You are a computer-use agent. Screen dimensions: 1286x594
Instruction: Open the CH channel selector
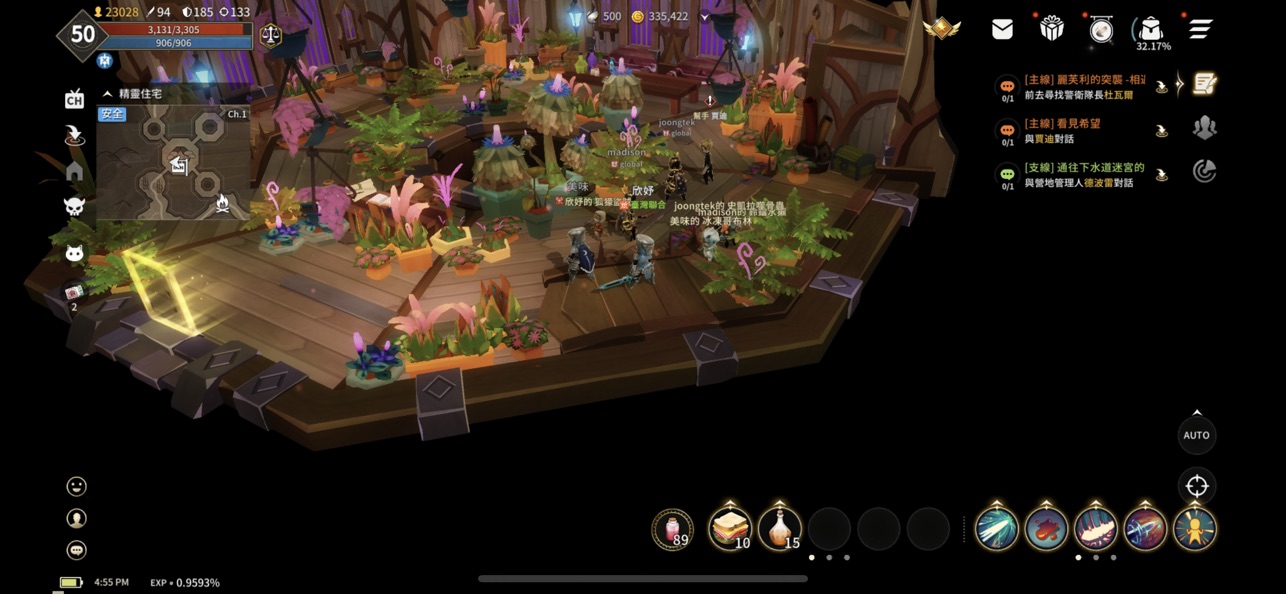click(x=74, y=99)
